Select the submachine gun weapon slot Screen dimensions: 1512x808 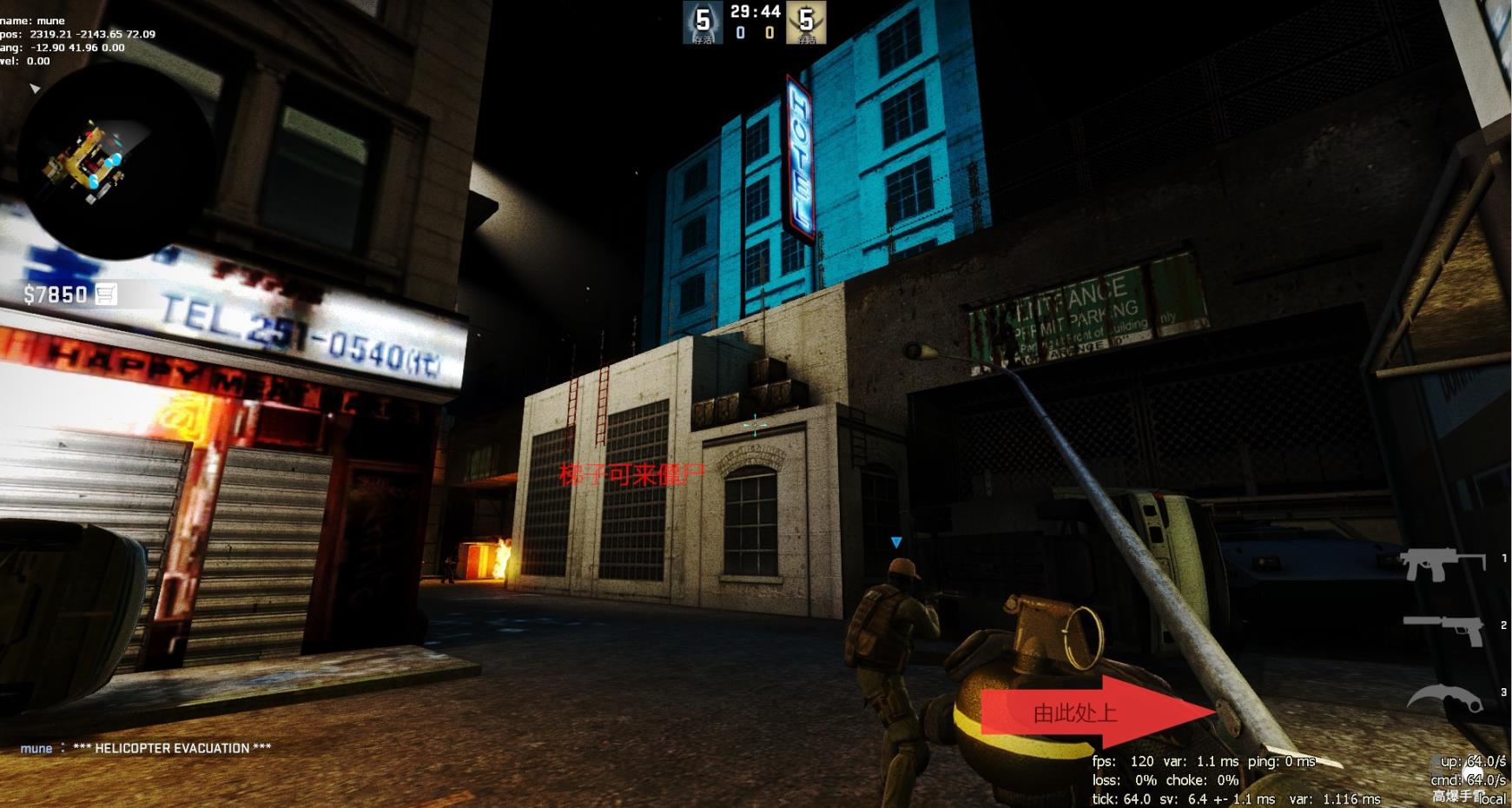(1441, 564)
